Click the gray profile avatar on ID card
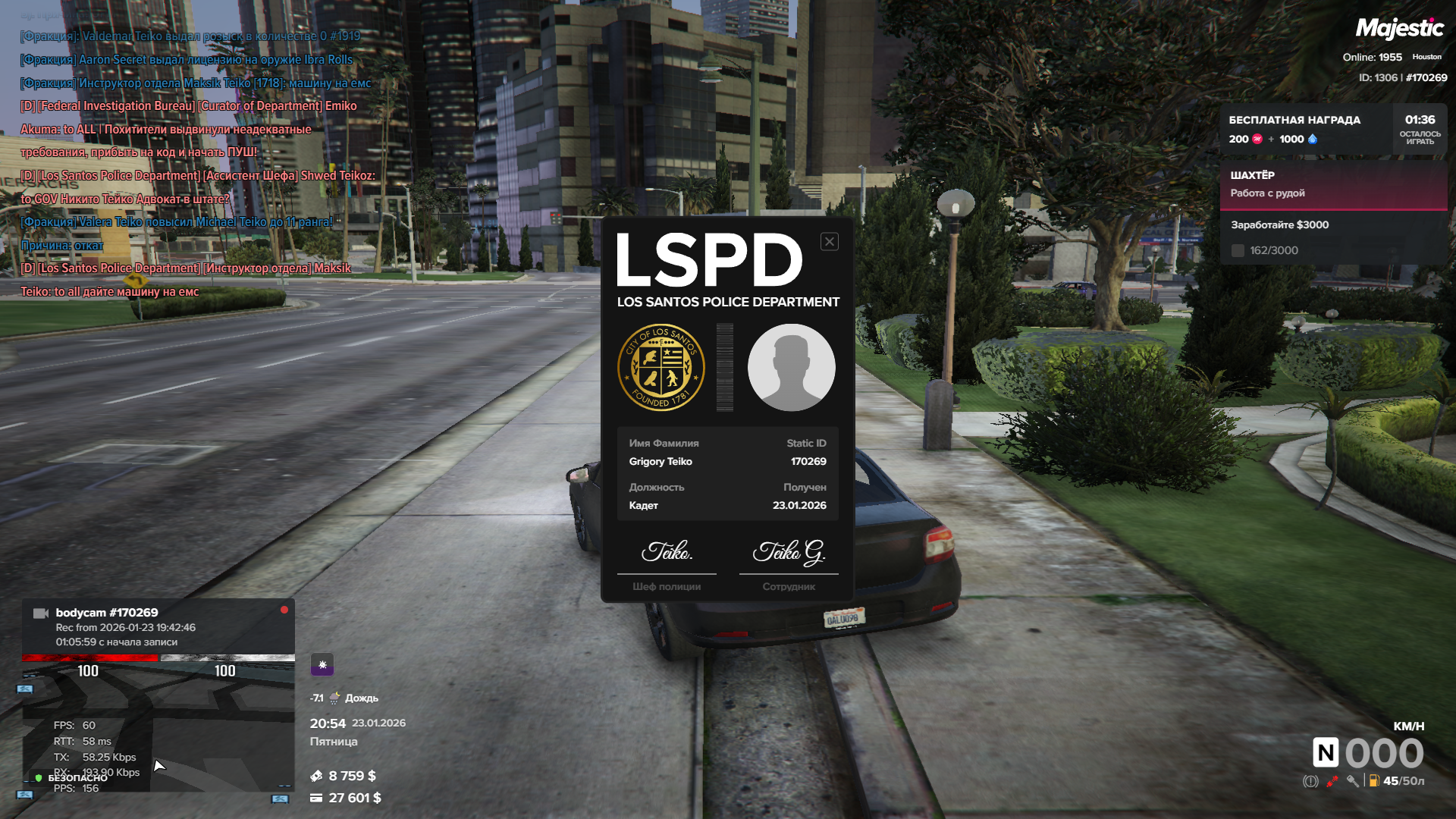Viewport: 1456px width, 819px height. (791, 368)
